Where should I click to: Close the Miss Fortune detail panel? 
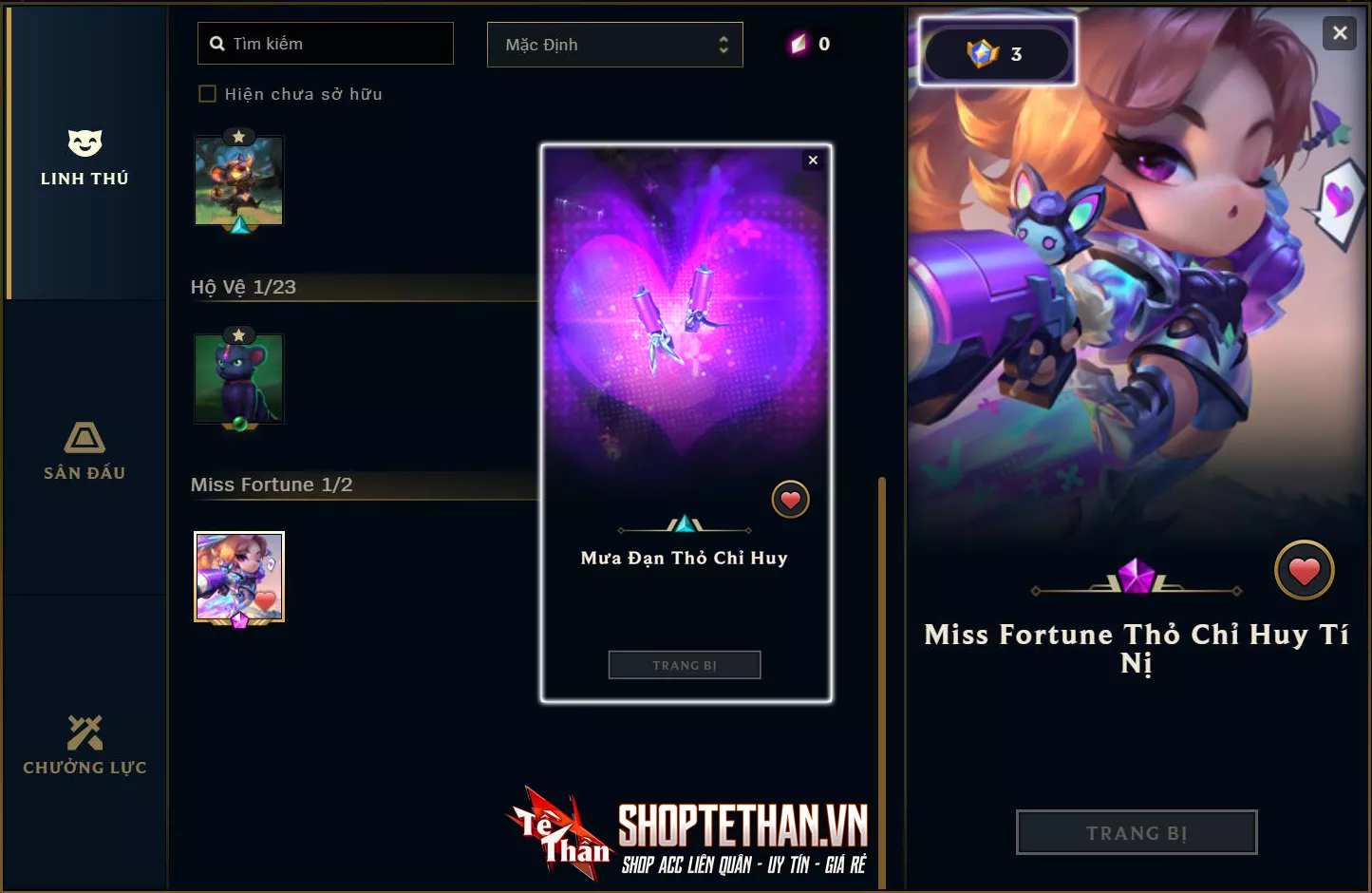[1340, 33]
